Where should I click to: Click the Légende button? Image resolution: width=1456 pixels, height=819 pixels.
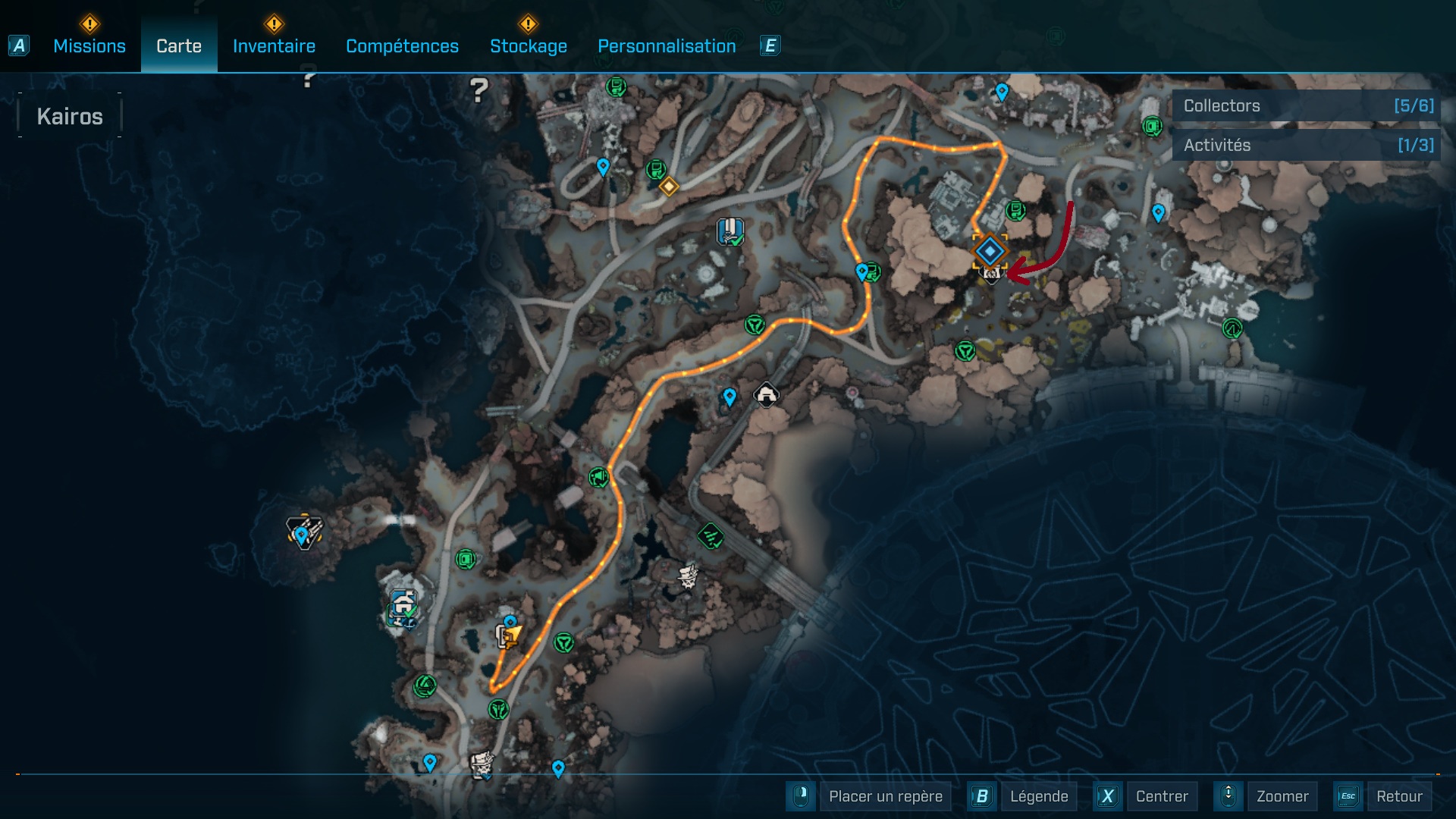(1038, 796)
